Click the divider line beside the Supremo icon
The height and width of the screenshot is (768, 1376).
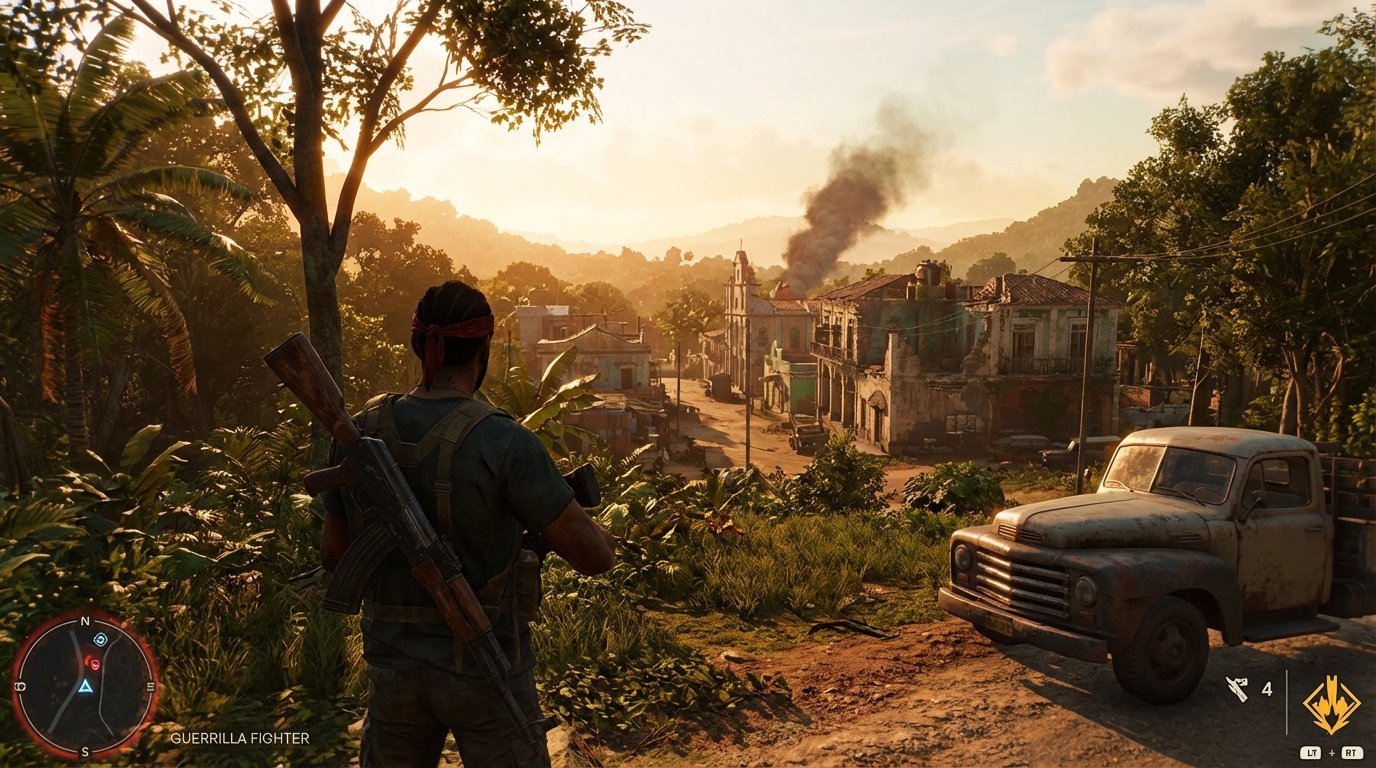tap(1287, 702)
